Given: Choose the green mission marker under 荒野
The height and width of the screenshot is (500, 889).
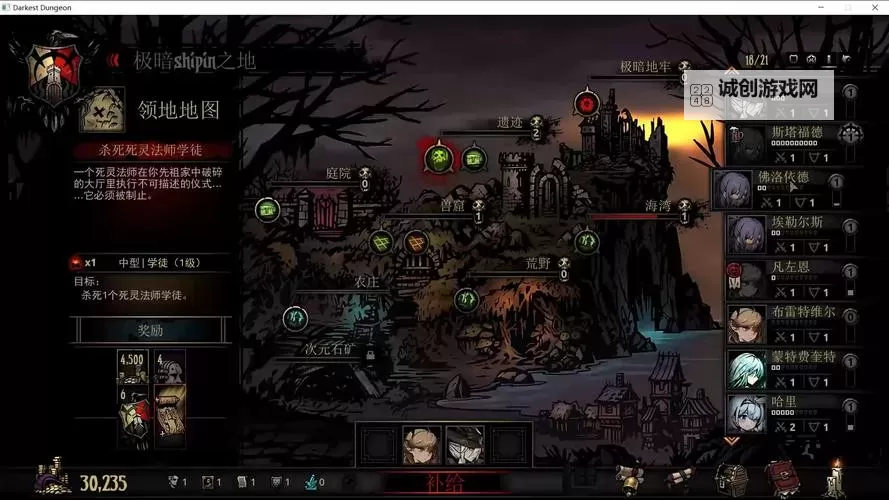Looking at the screenshot, I should click(466, 298).
